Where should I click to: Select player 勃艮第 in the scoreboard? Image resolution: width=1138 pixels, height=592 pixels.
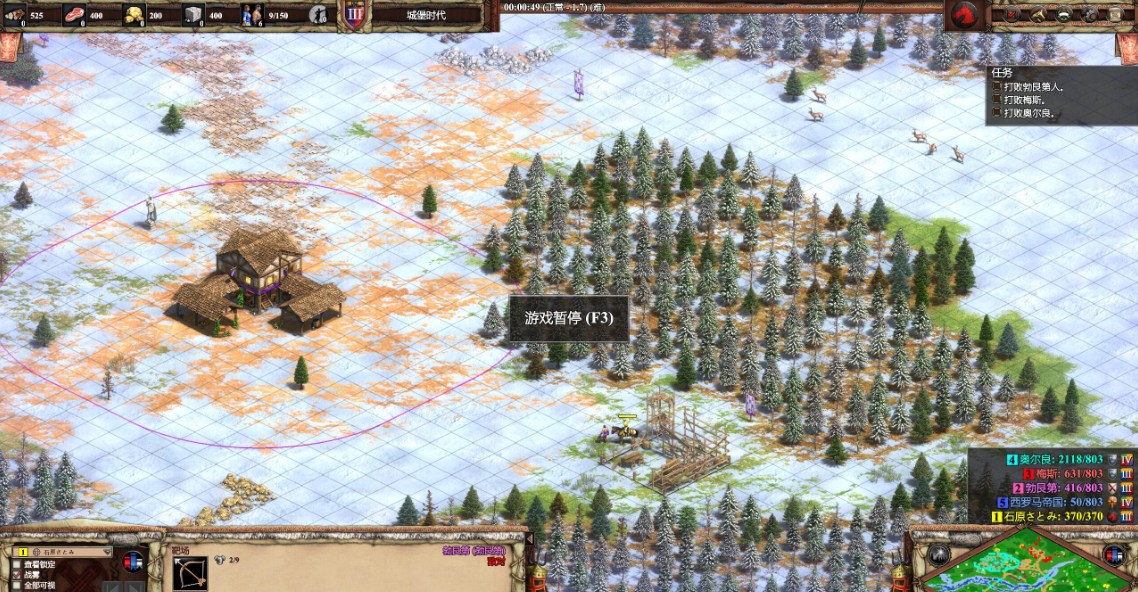tap(1062, 487)
